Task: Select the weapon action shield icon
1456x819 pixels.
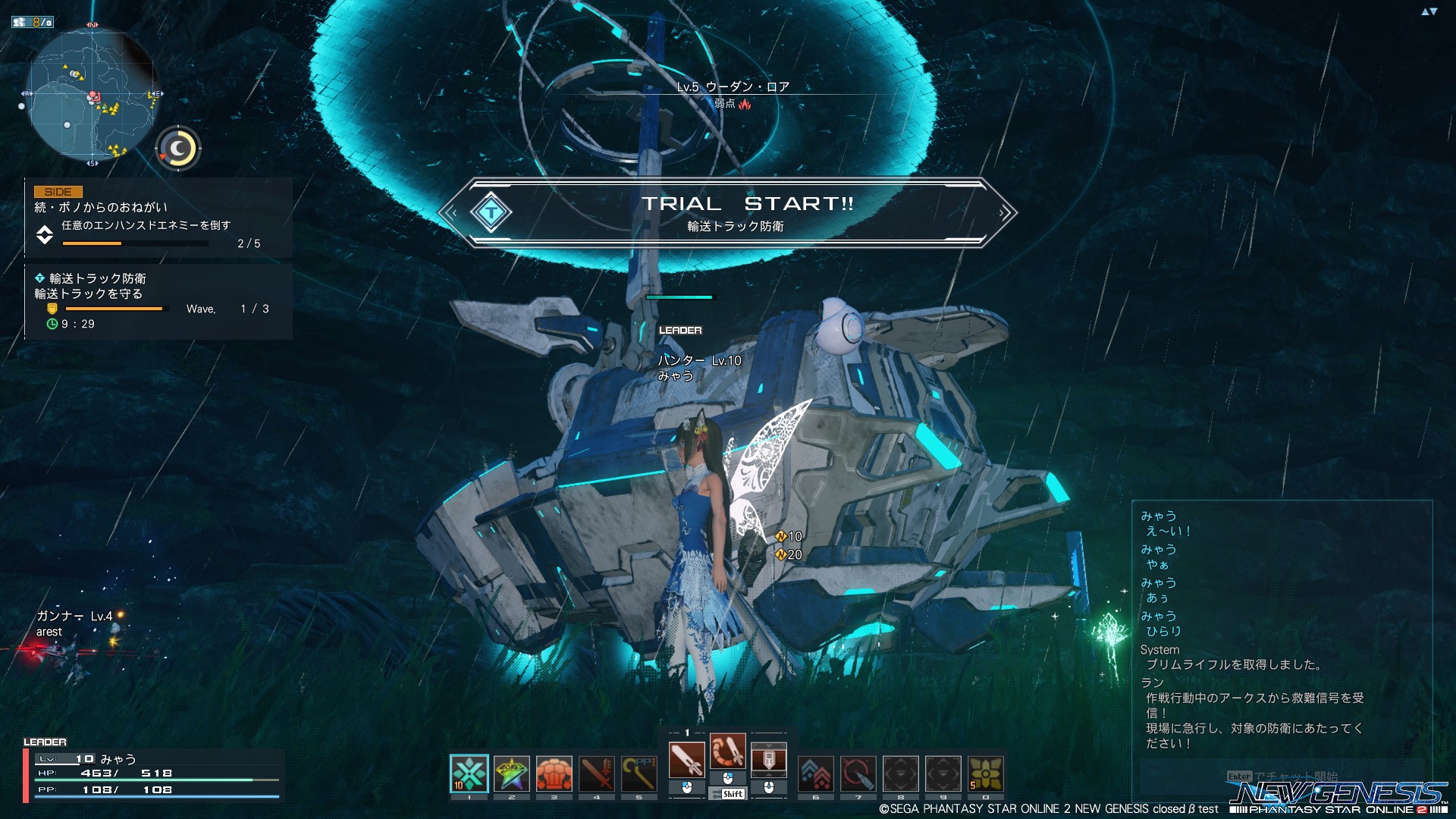Action: [769, 760]
